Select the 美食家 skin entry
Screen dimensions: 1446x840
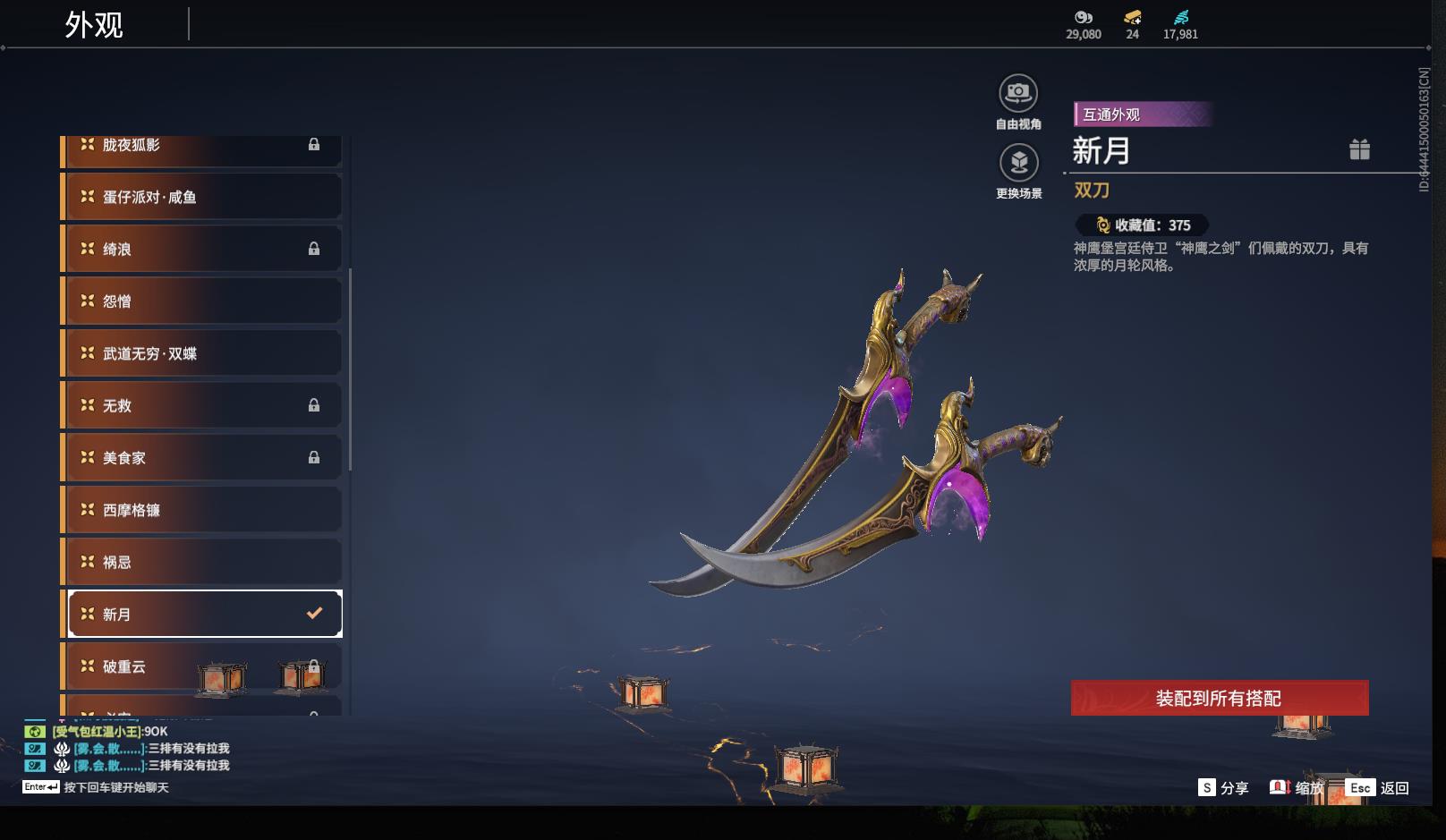coord(201,458)
